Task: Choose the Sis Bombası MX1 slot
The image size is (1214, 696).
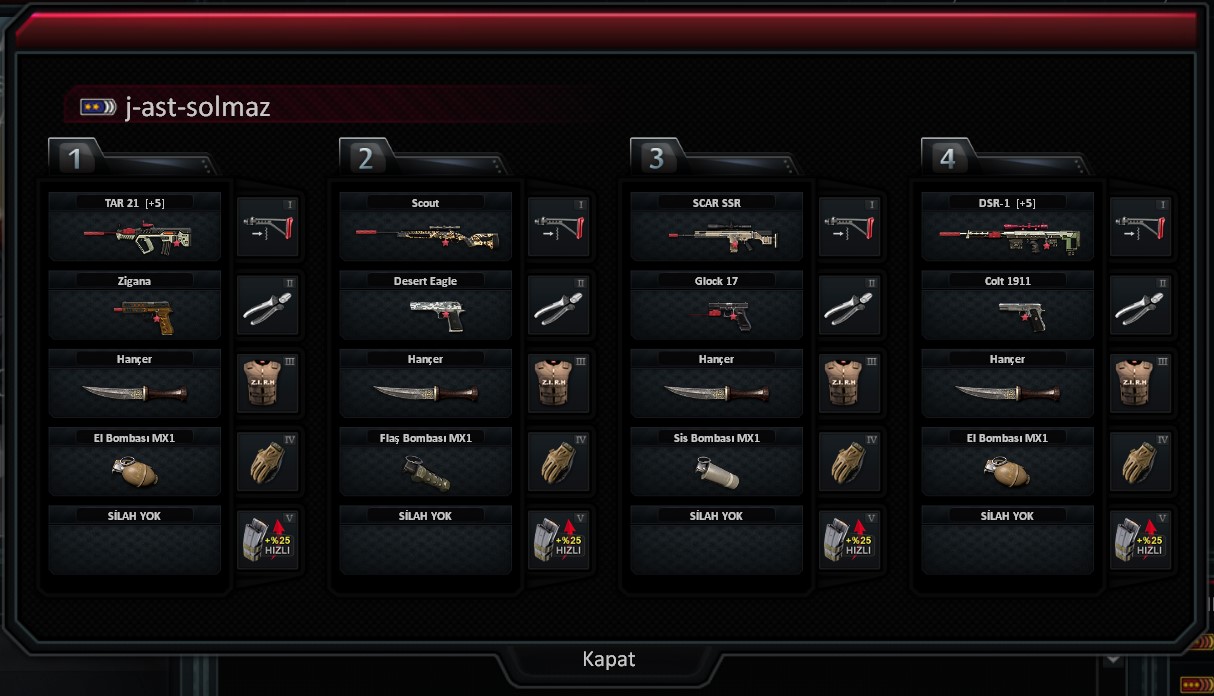Action: [x=717, y=462]
